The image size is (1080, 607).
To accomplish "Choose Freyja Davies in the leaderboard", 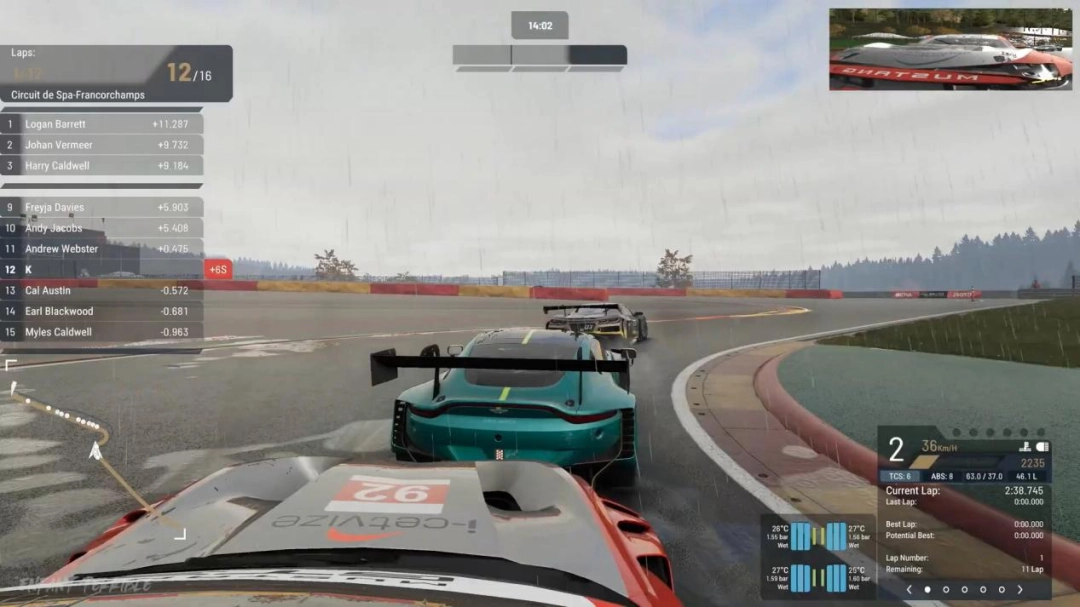I will tap(101, 208).
